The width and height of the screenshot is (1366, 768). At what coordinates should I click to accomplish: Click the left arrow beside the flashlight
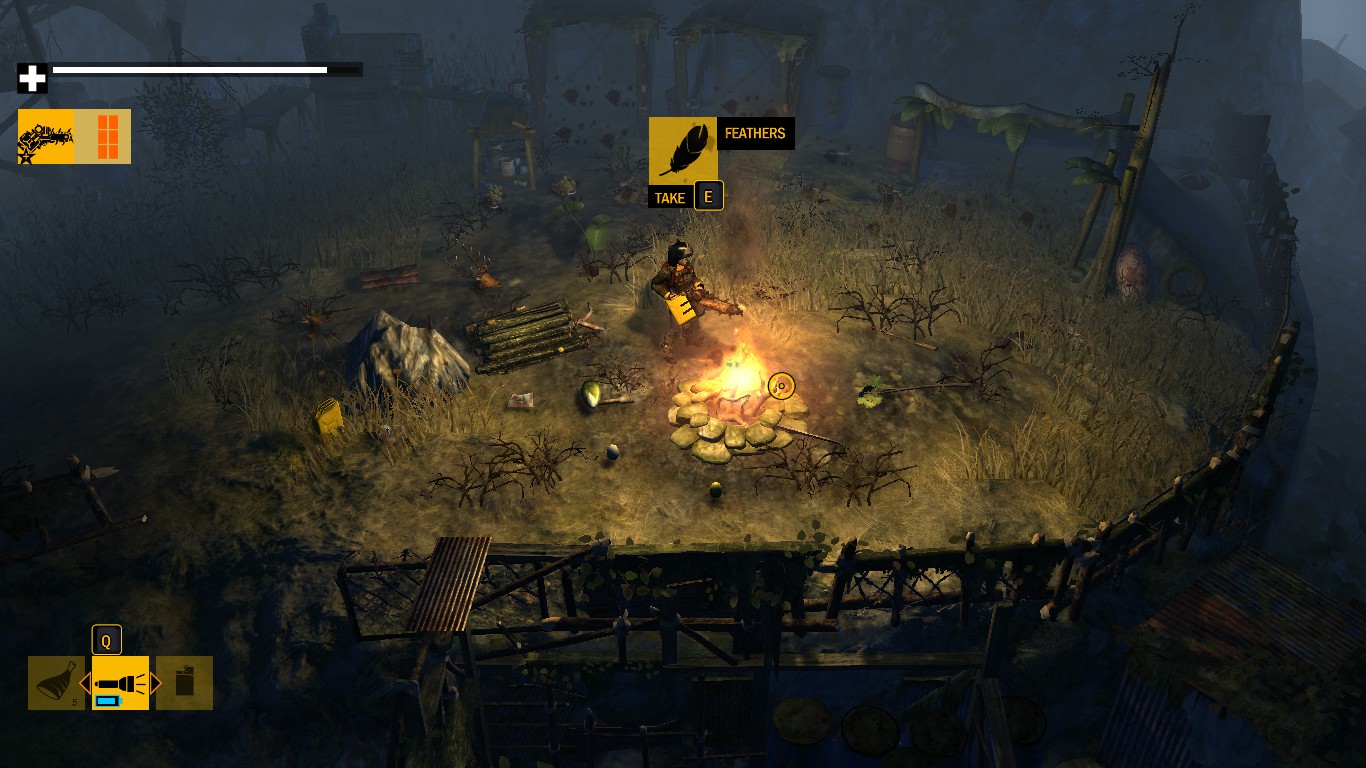point(85,683)
